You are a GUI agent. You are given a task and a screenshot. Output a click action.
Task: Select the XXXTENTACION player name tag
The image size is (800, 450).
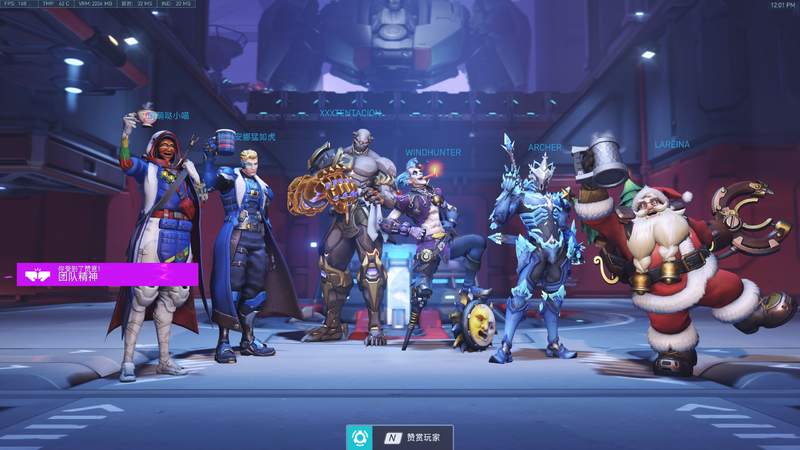[350, 114]
